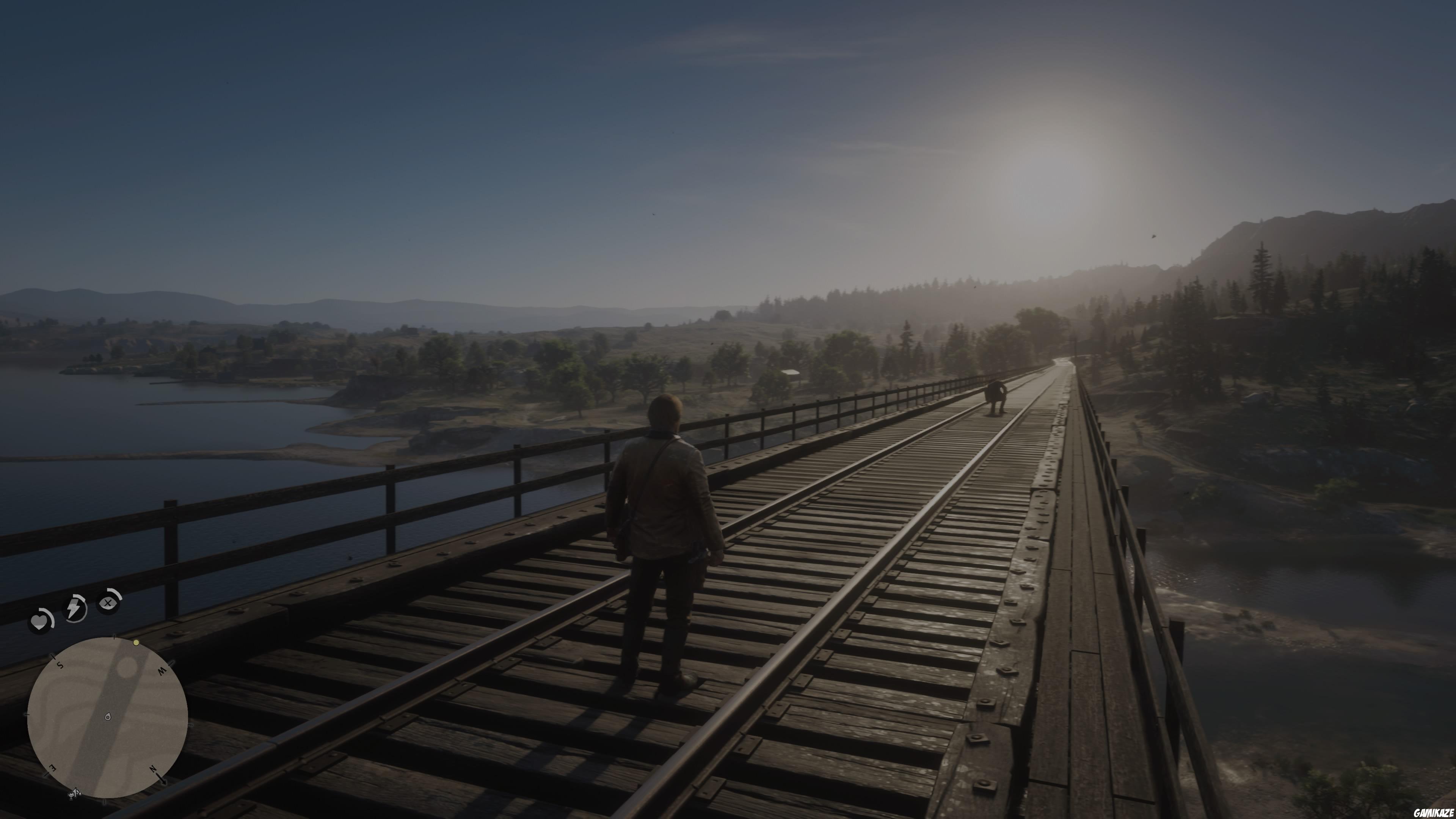Select the letter N on the compass
The width and height of the screenshot is (1456, 819).
tap(152, 769)
